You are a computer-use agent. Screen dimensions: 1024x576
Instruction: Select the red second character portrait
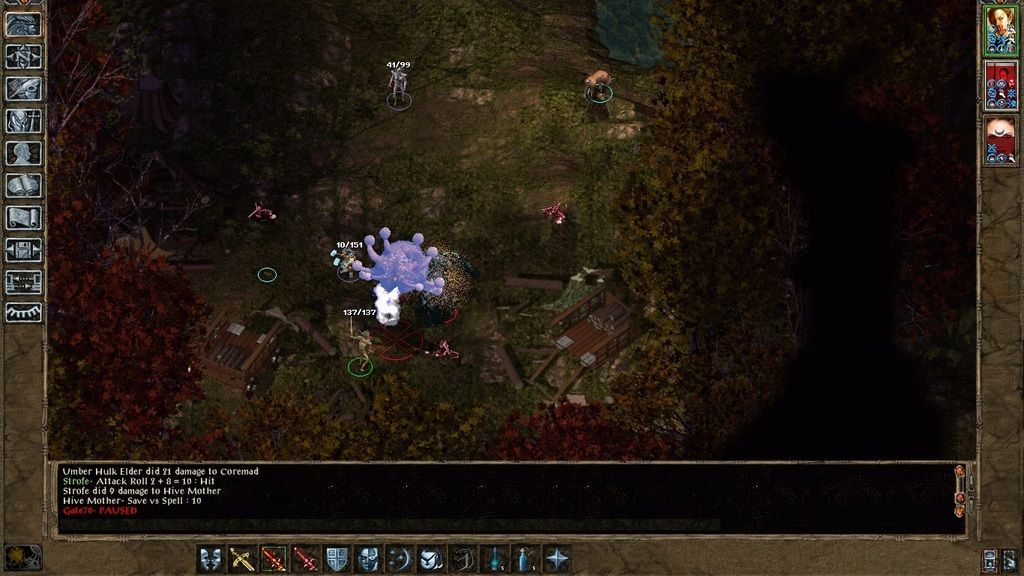[x=1000, y=85]
